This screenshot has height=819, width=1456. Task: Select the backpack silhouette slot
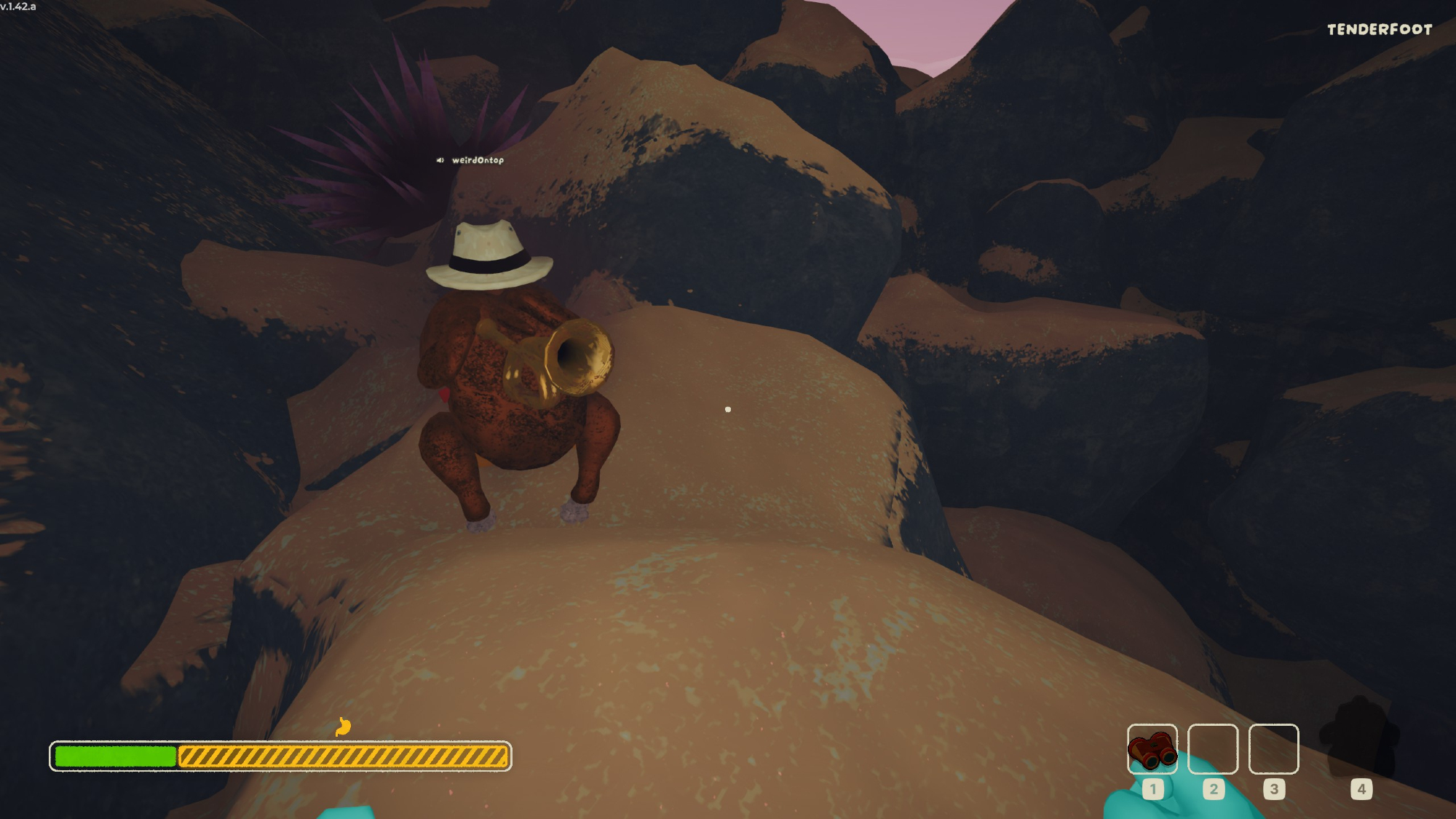[1360, 739]
